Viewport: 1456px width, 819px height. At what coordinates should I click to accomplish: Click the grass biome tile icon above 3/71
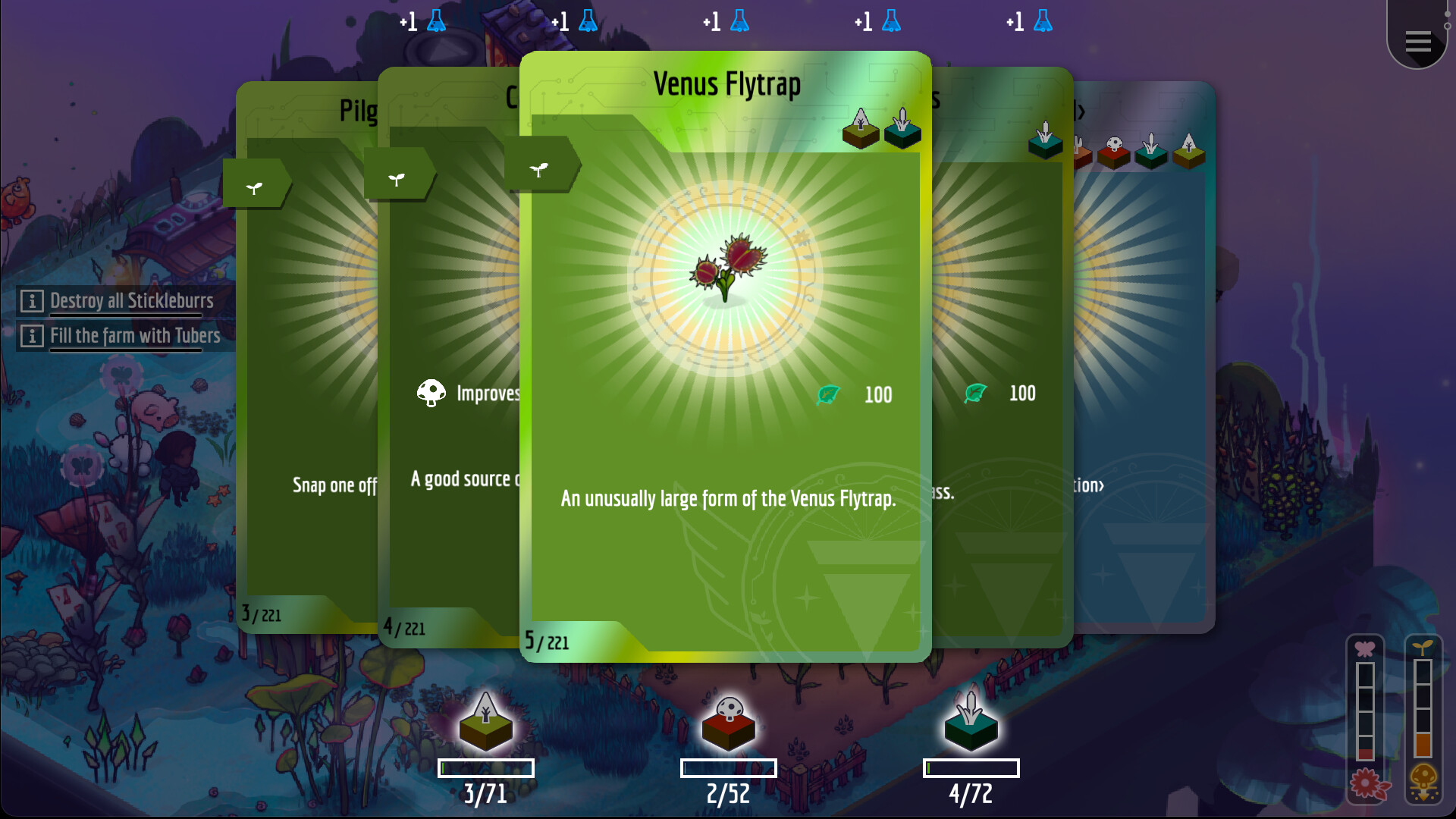485,726
